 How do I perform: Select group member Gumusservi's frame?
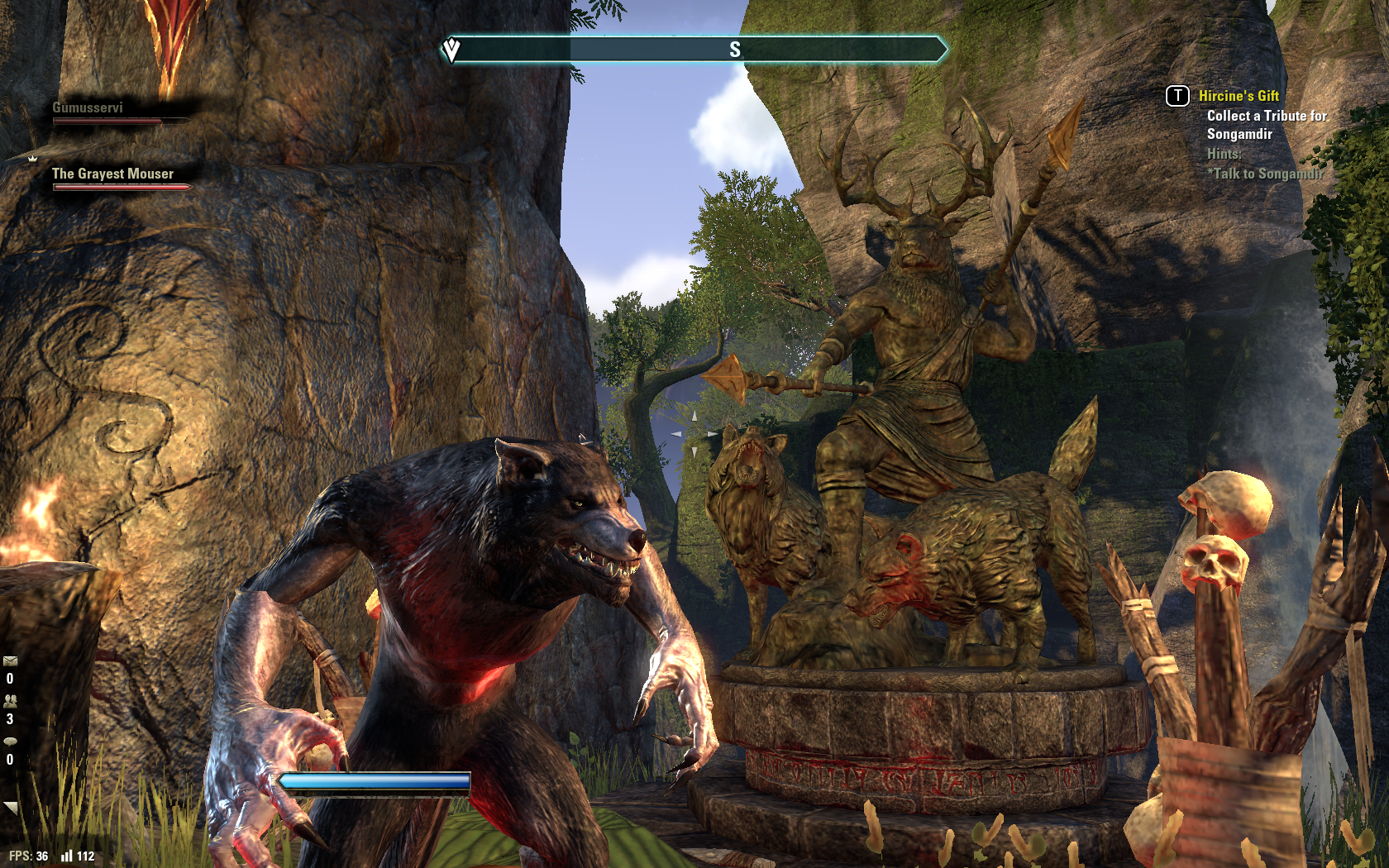116,112
